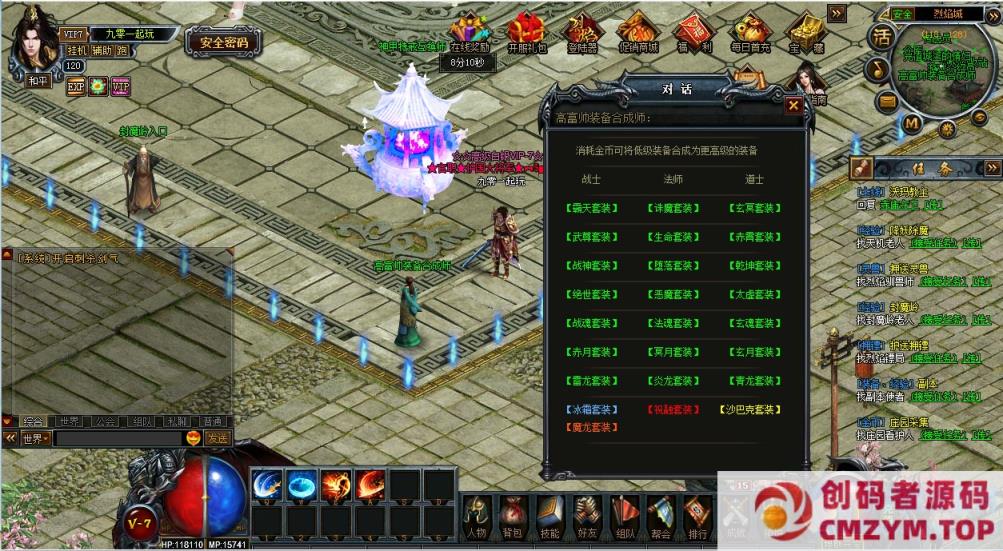Close the 对话 dialogue window
The height and width of the screenshot is (551, 1003).
click(793, 104)
